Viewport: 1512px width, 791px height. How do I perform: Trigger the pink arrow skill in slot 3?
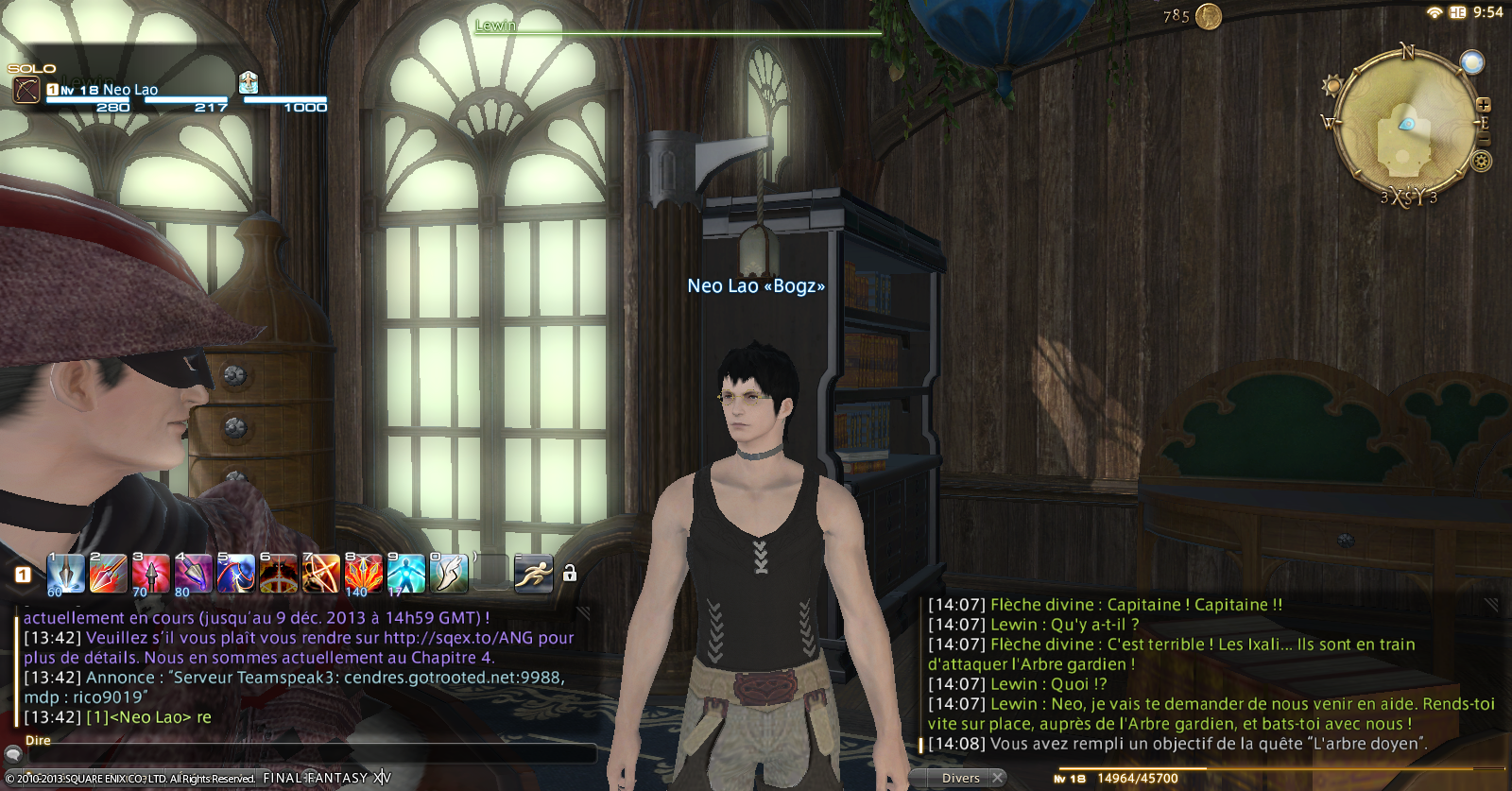tap(150, 575)
